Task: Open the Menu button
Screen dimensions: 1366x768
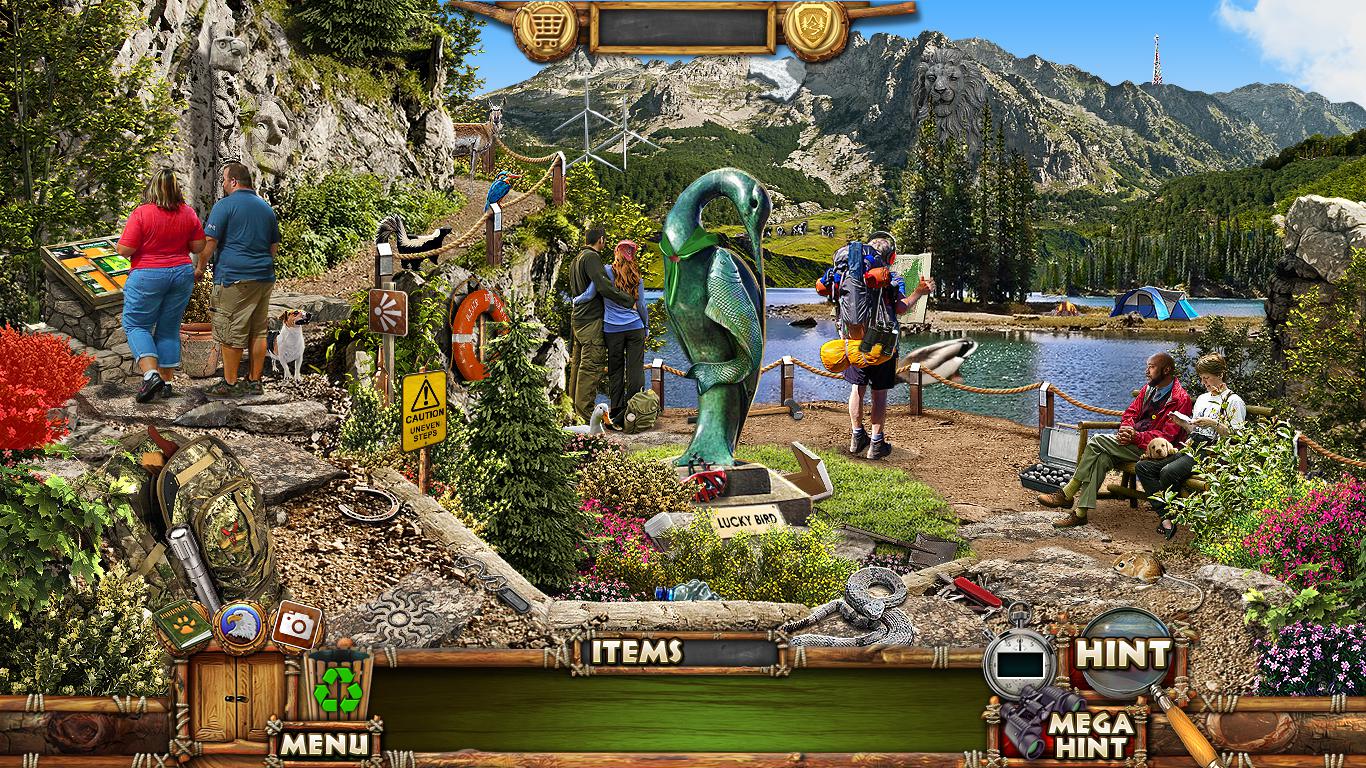Action: click(323, 743)
